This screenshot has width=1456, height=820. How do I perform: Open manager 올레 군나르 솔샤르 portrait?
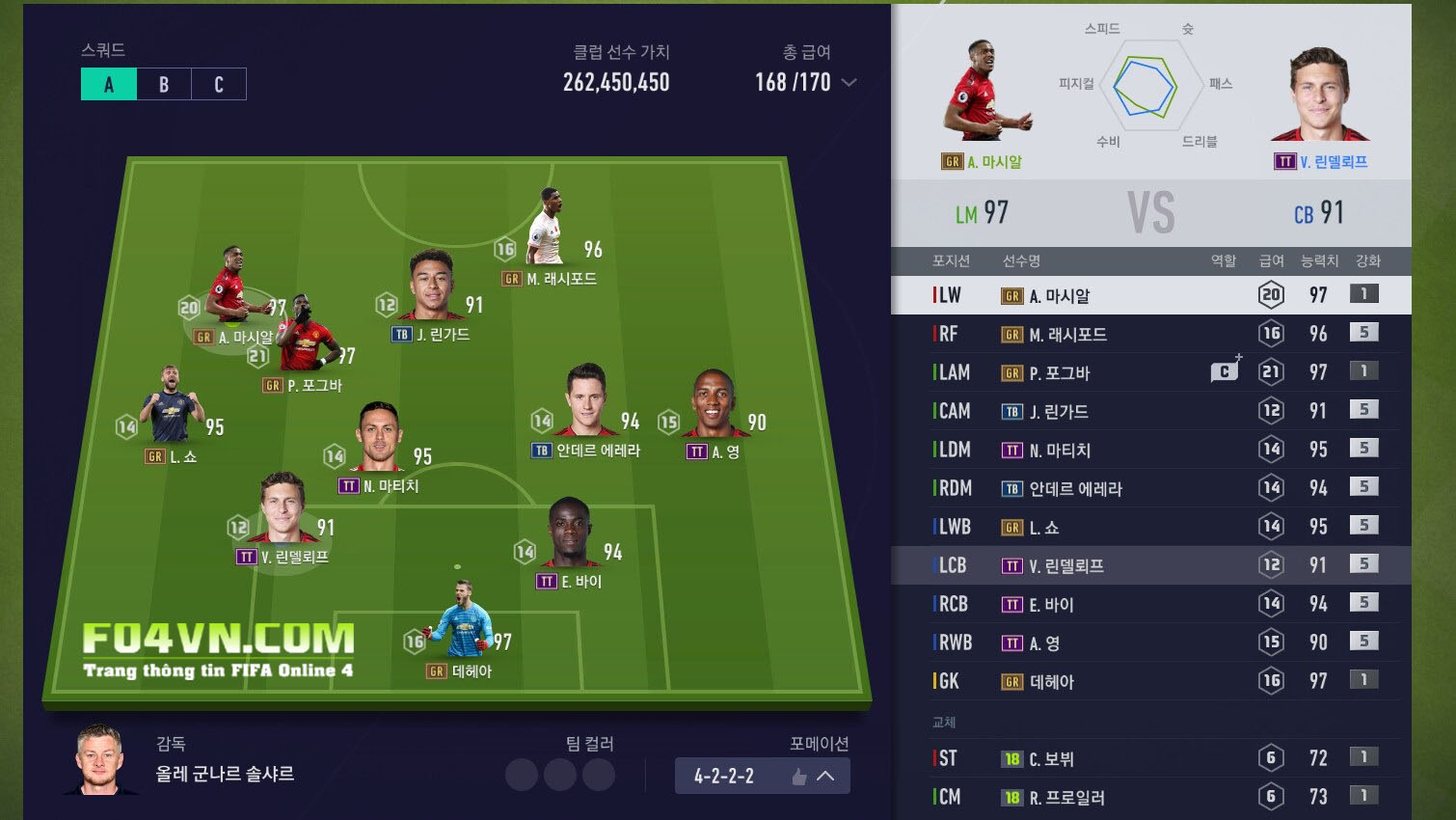[100, 759]
